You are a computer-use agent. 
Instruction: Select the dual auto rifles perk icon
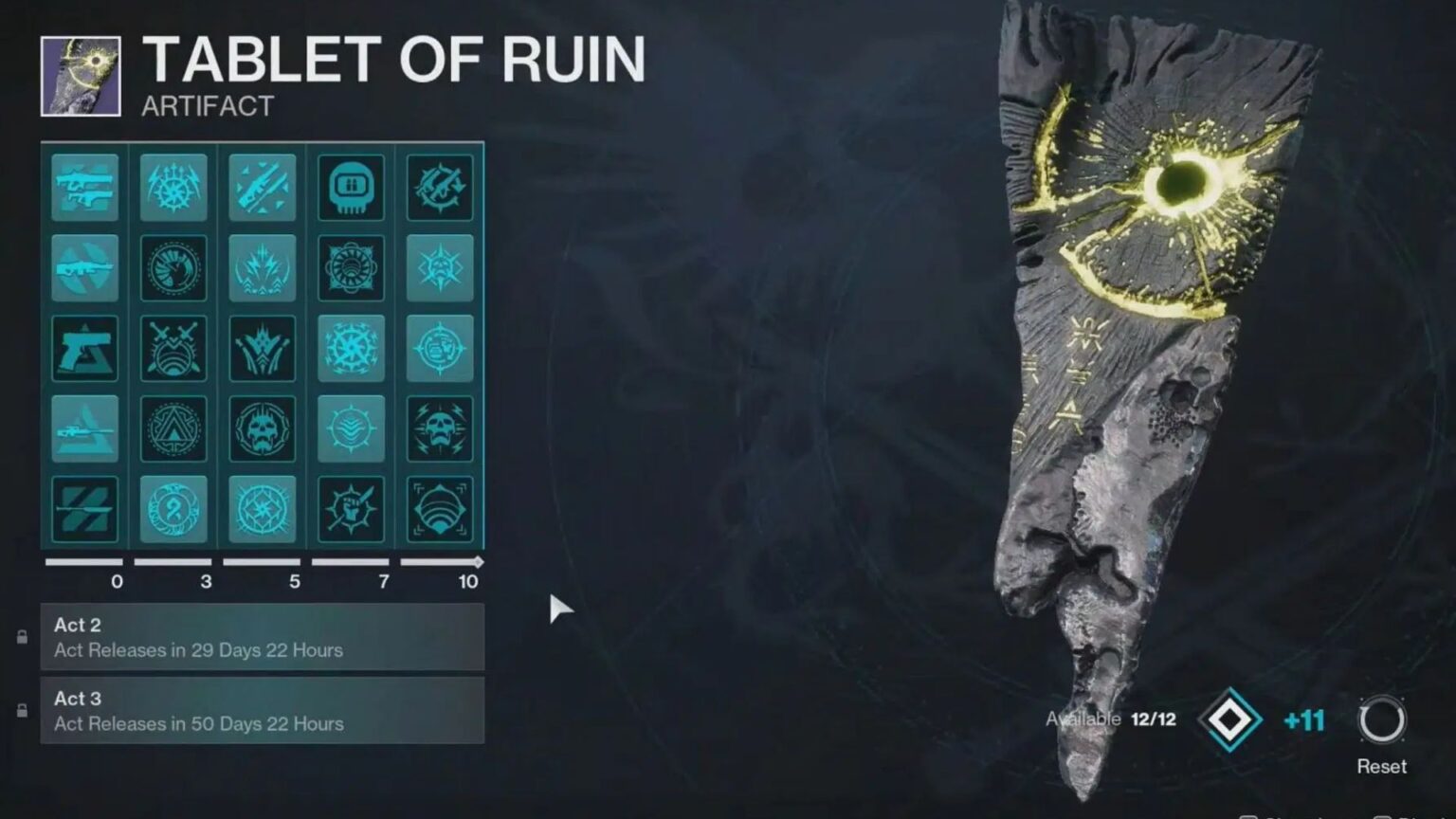(x=85, y=187)
